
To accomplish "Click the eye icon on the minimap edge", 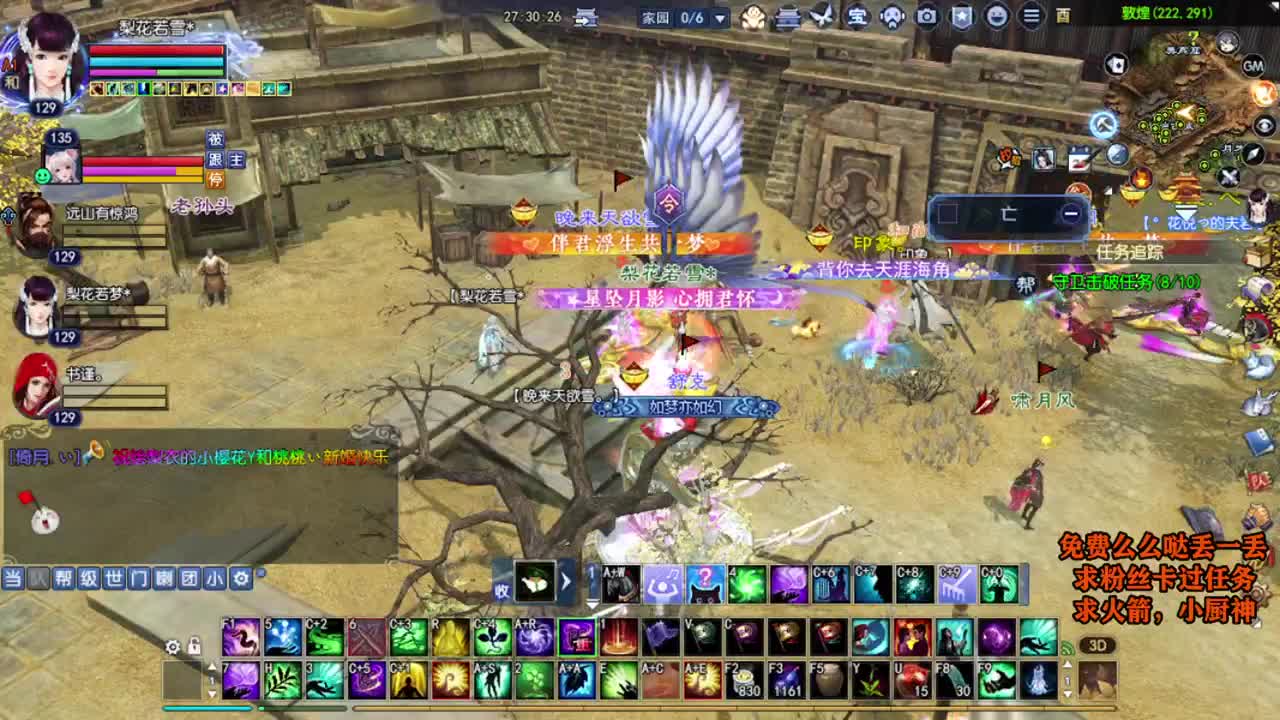I will tap(1266, 126).
